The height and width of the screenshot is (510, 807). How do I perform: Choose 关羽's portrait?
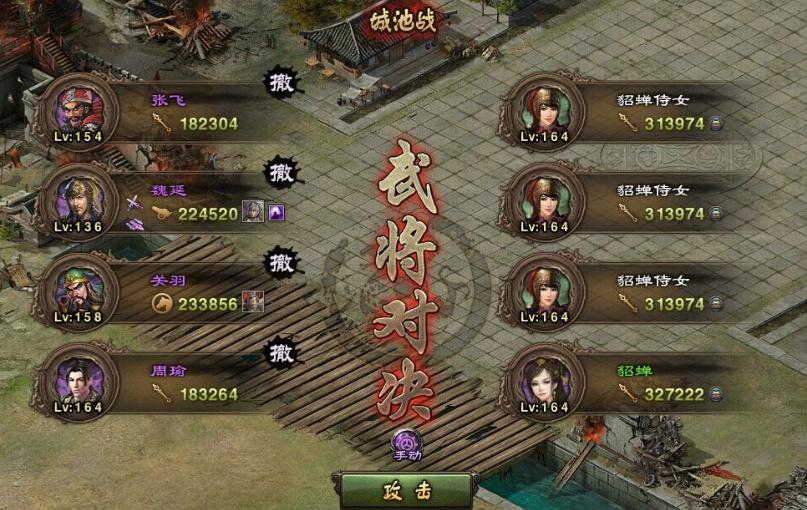(x=77, y=289)
